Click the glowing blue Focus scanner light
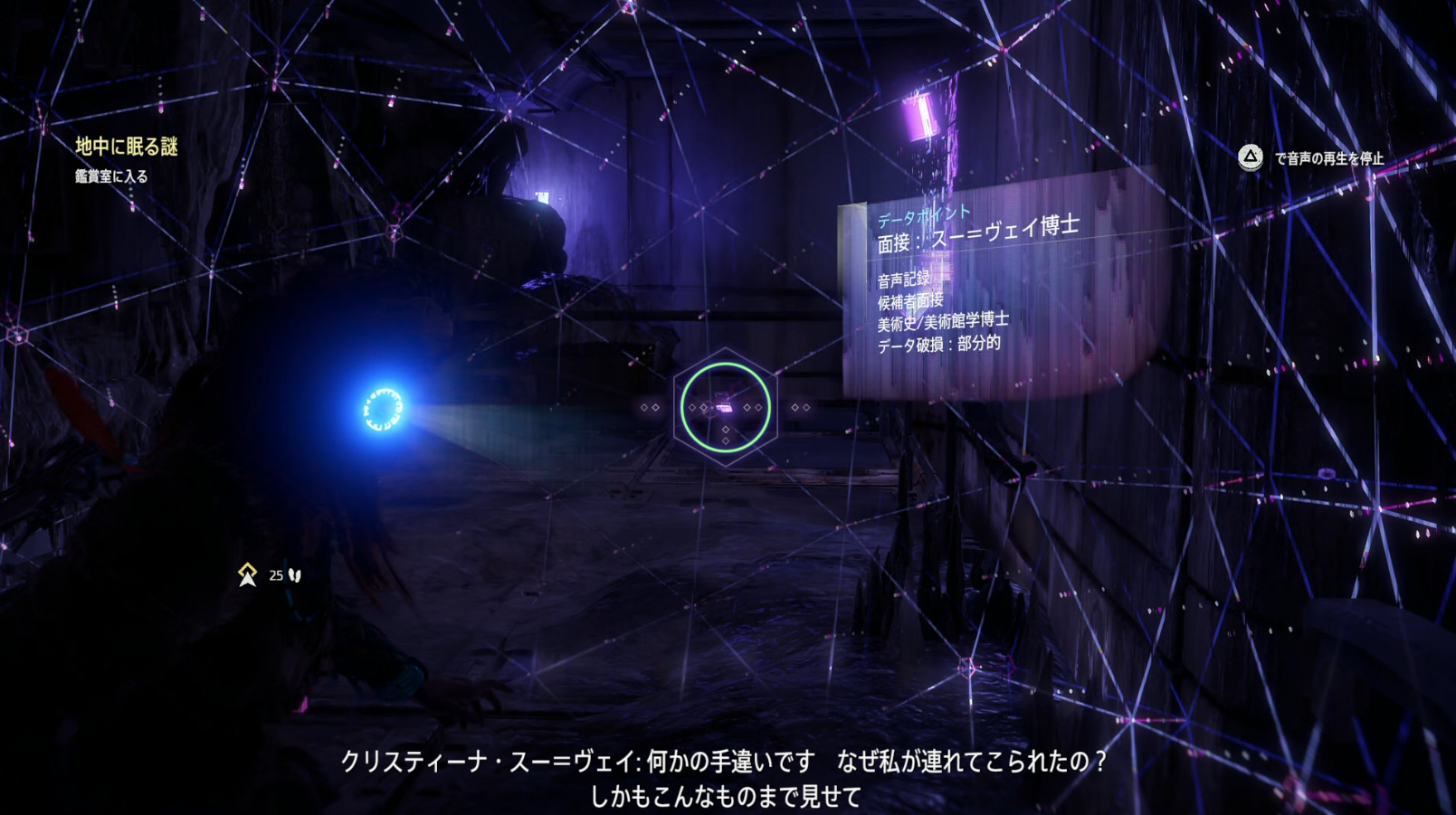The width and height of the screenshot is (1456, 815). click(x=384, y=408)
